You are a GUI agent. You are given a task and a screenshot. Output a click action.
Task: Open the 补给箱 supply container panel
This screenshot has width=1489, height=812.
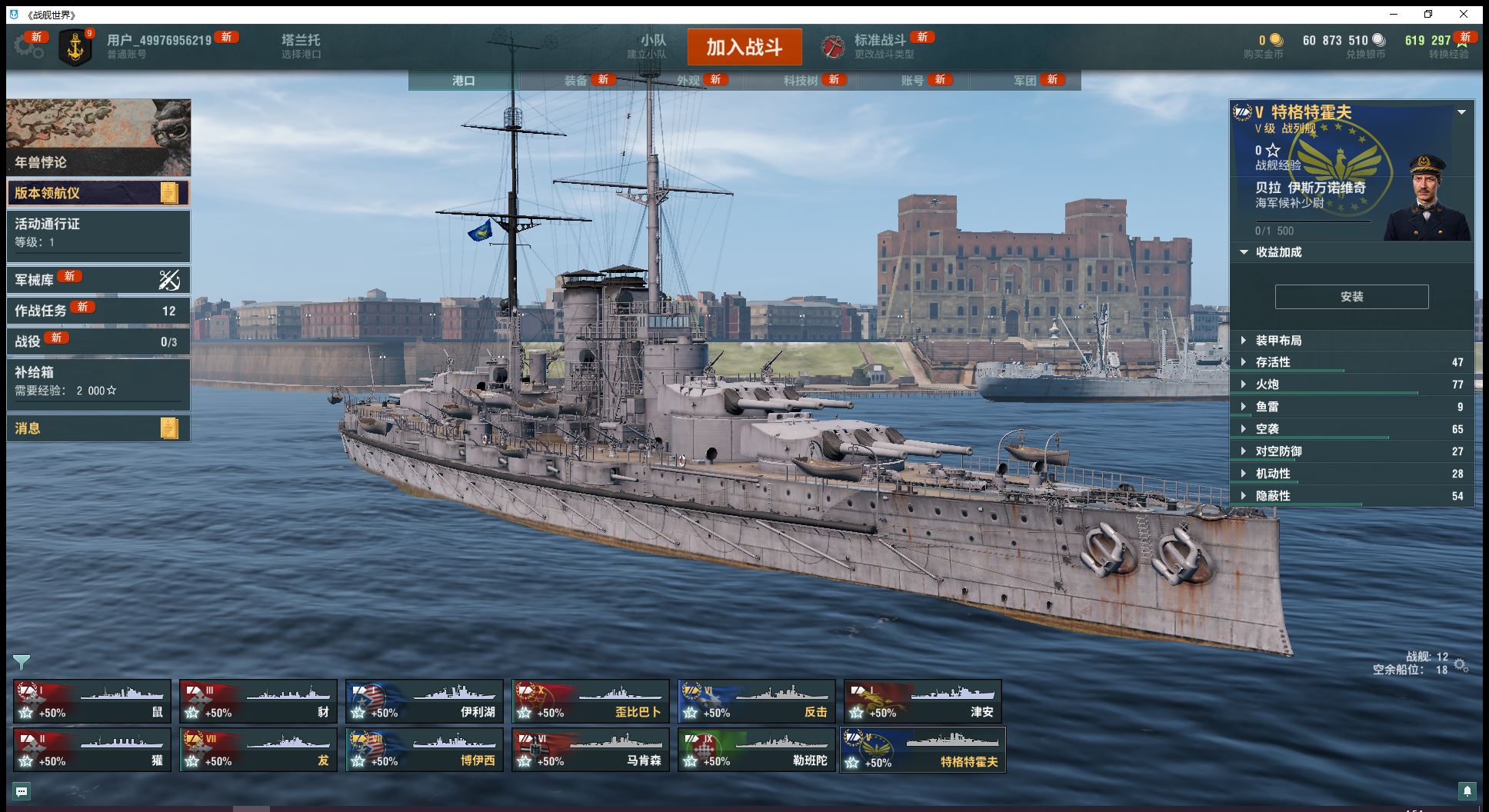pyautogui.click(x=98, y=381)
